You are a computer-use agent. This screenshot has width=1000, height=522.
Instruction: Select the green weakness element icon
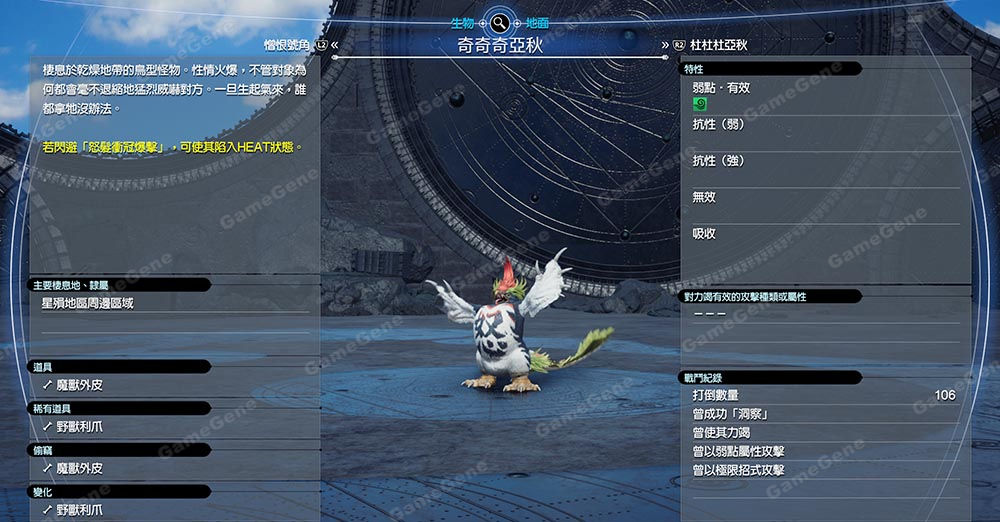tap(699, 103)
